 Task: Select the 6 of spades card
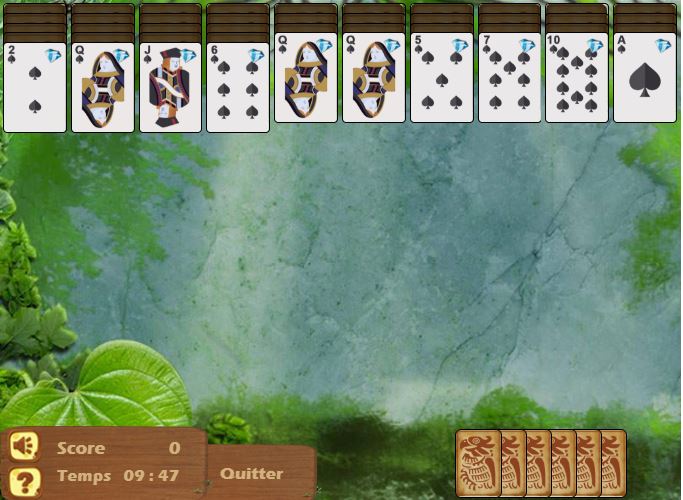[x=238, y=88]
